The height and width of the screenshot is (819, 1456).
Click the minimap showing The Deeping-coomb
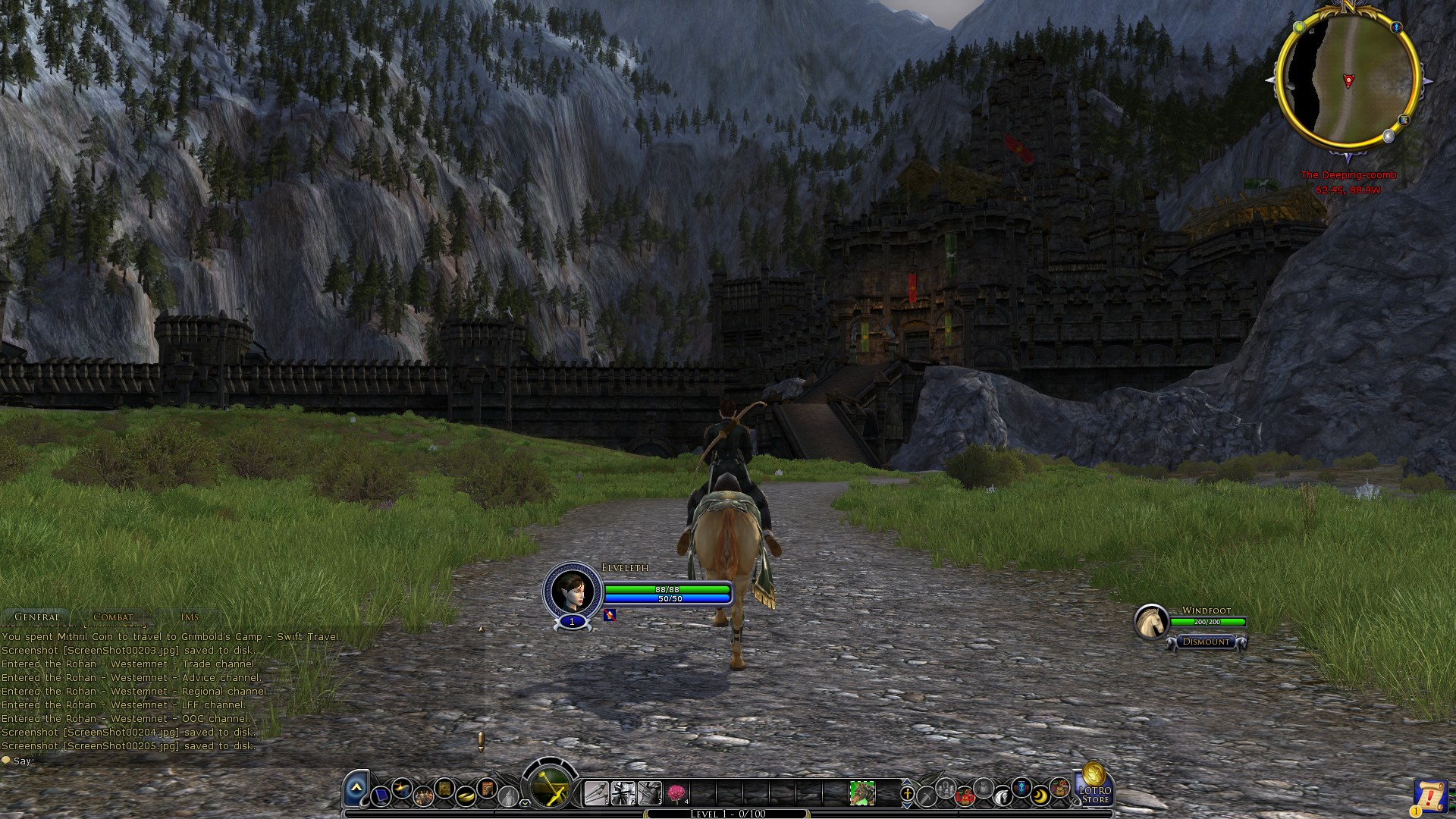pos(1348,80)
